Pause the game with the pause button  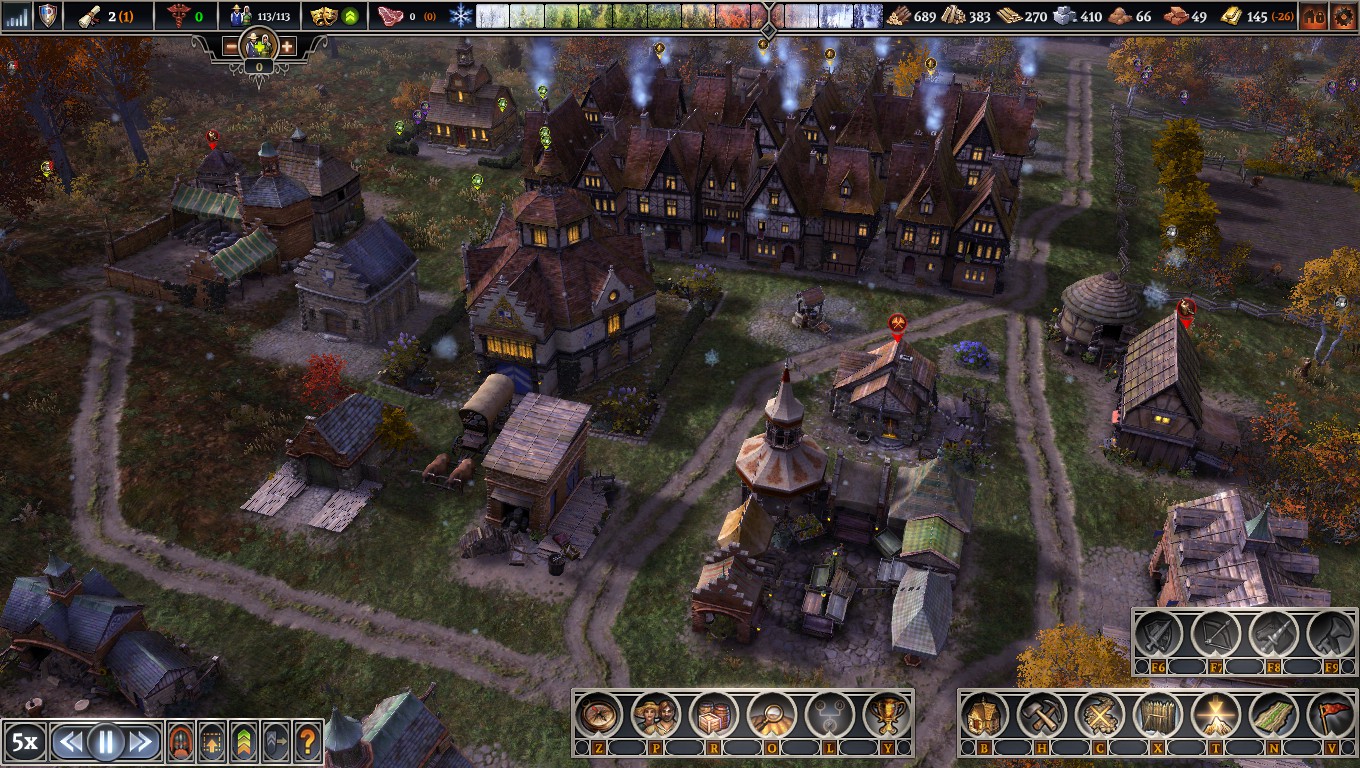tap(105, 741)
